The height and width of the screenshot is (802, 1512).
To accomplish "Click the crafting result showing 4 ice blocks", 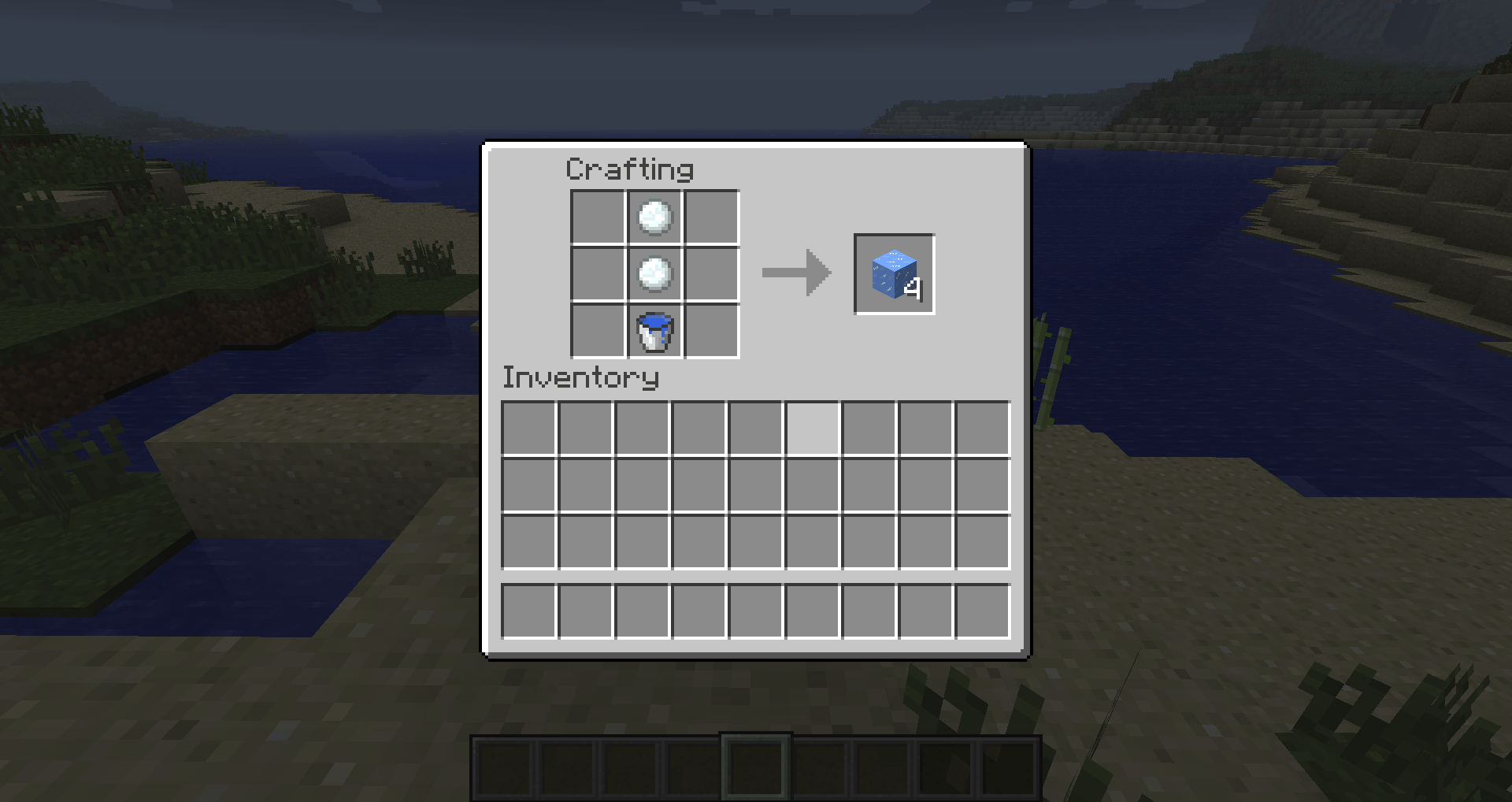I will pos(893,274).
